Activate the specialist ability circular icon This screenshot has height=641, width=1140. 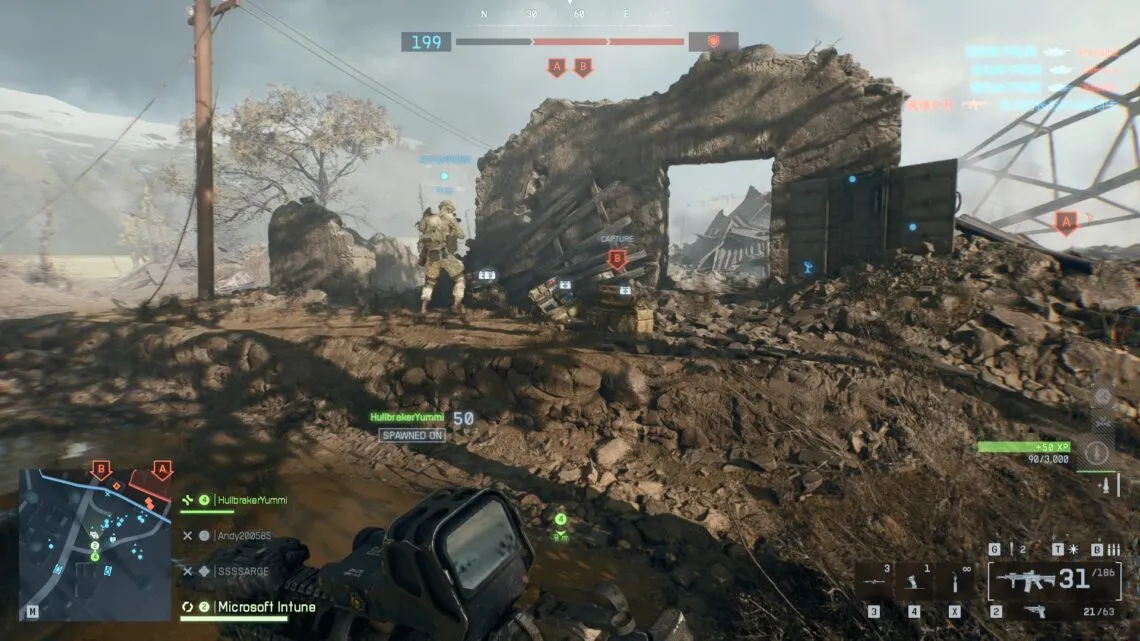[1098, 452]
